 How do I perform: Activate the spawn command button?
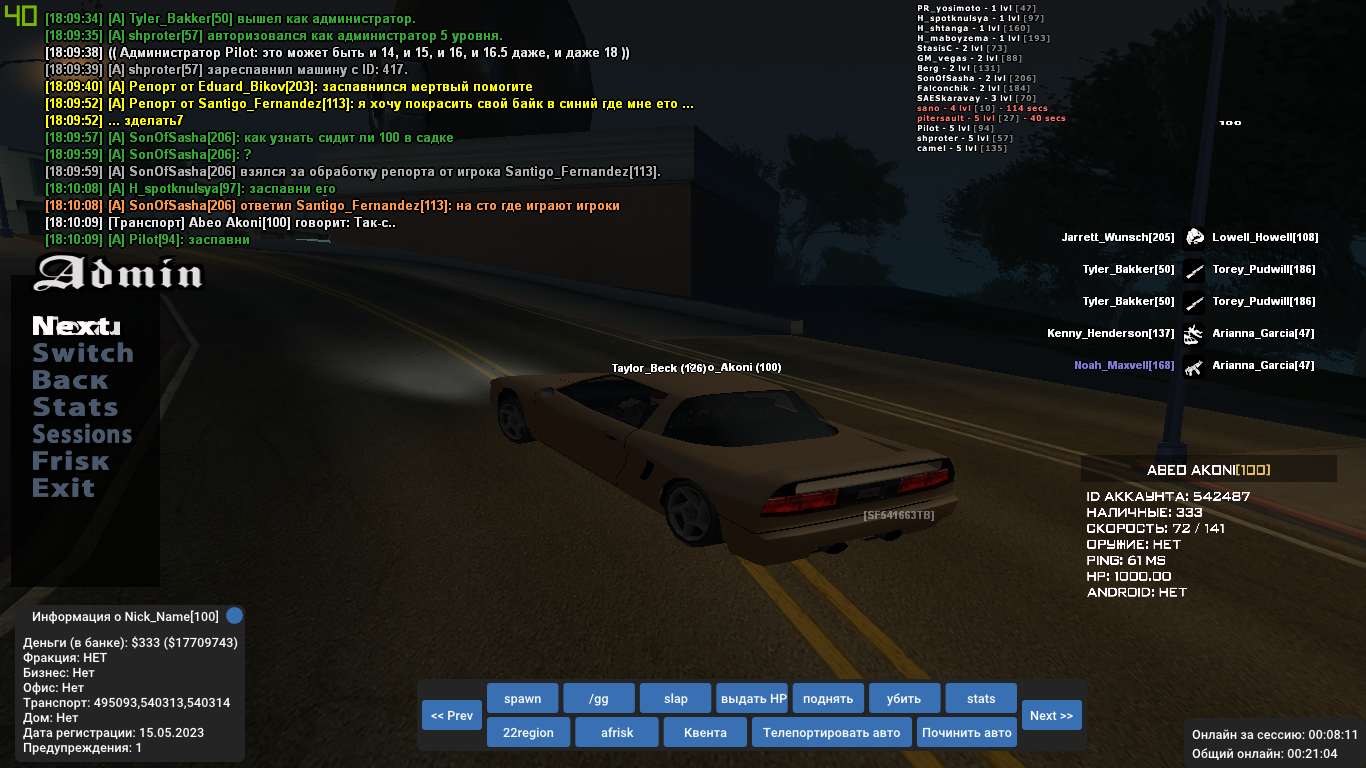click(x=522, y=699)
